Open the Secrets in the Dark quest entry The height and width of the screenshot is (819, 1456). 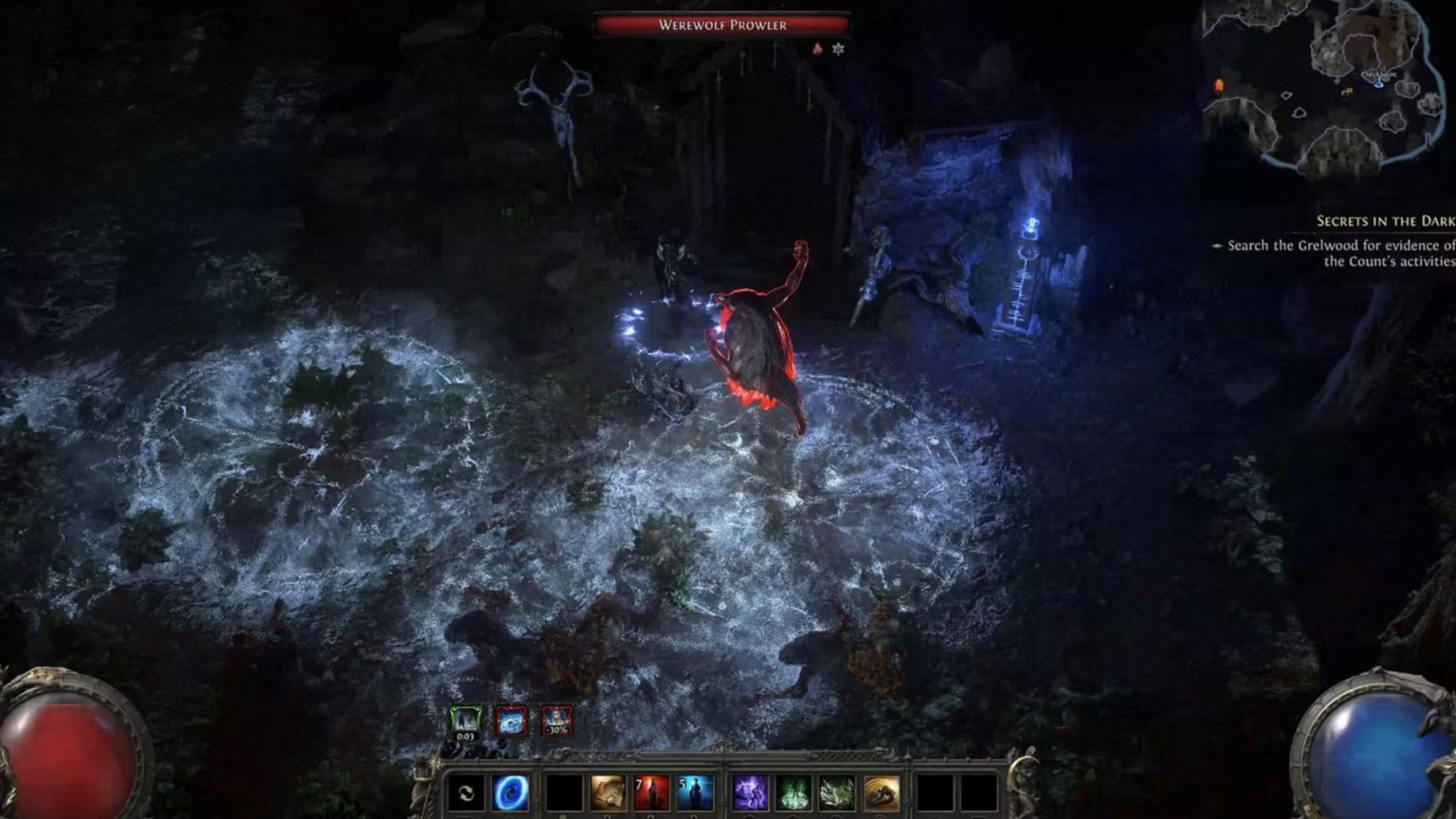pyautogui.click(x=1384, y=220)
